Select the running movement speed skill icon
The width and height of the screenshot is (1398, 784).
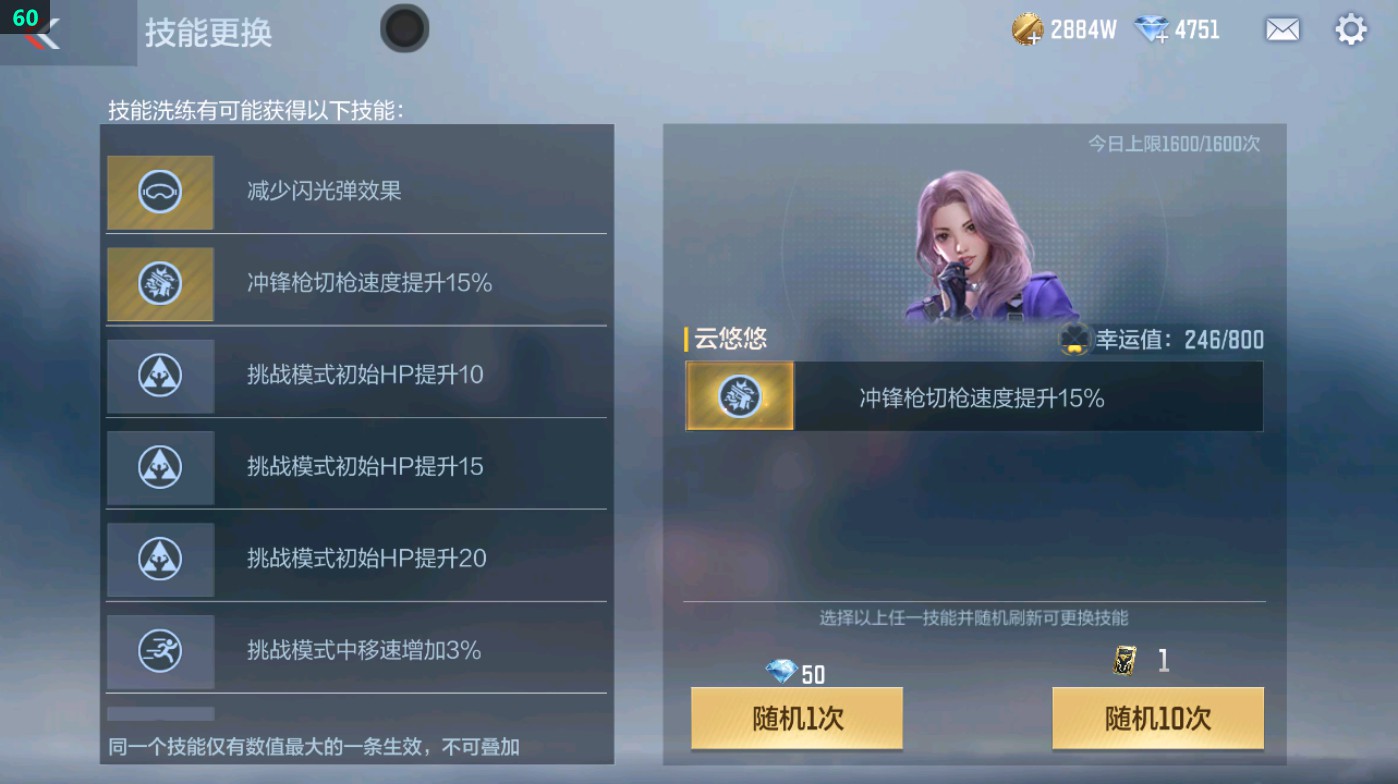pos(160,651)
